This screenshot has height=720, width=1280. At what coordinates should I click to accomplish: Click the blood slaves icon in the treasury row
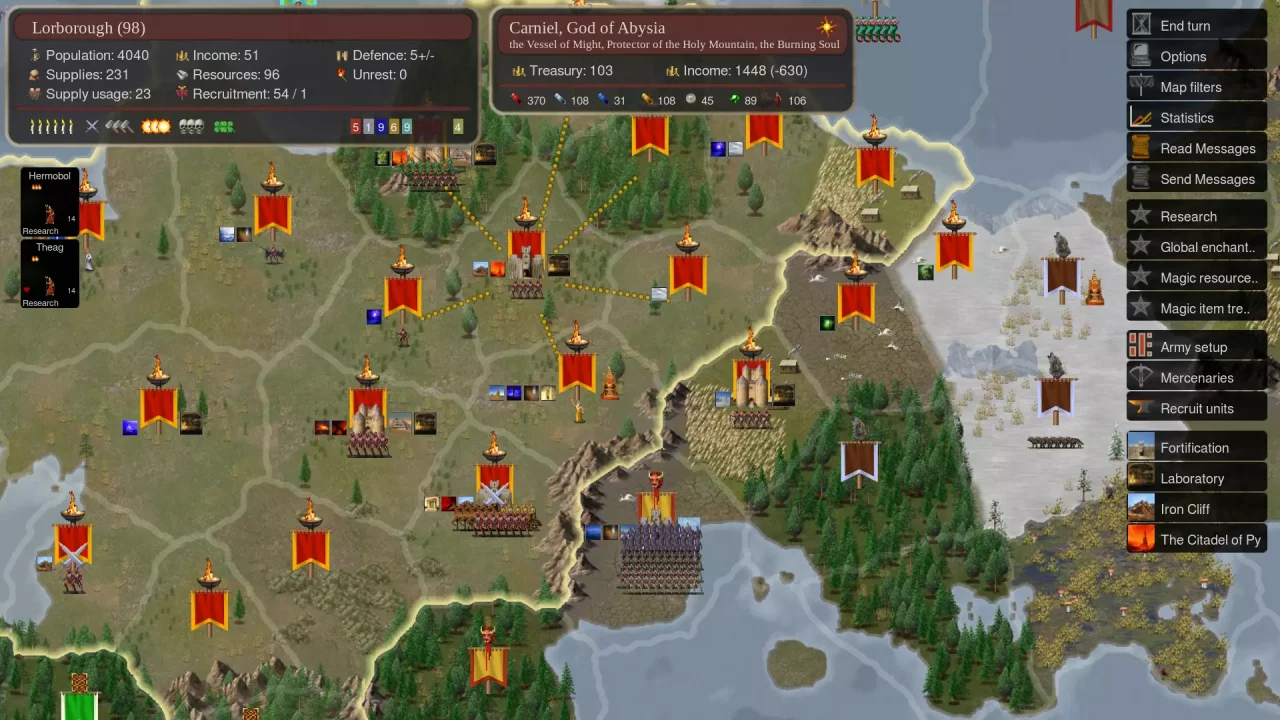click(x=776, y=100)
